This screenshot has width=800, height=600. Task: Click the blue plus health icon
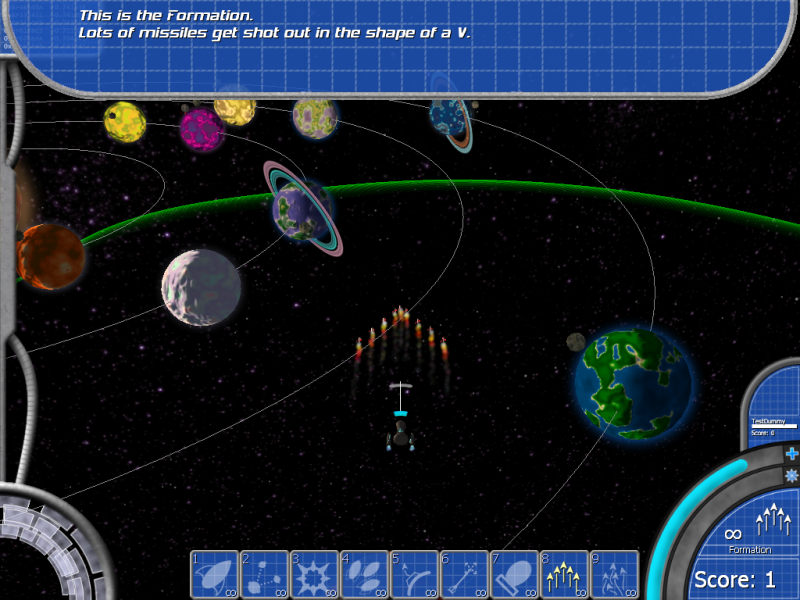(x=792, y=454)
